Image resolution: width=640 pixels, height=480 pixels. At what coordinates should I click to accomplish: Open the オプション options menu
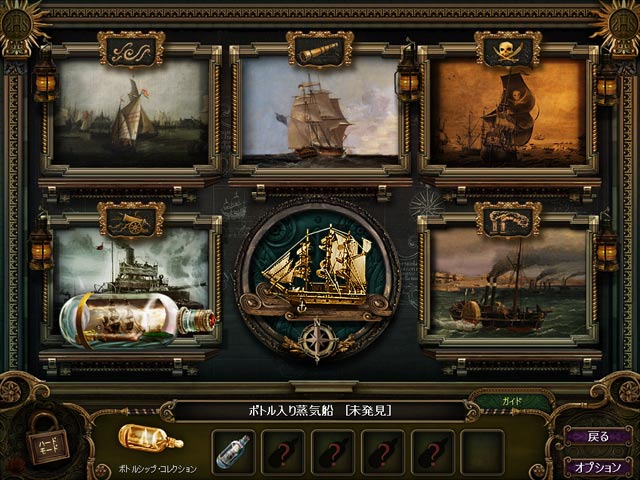(597, 465)
